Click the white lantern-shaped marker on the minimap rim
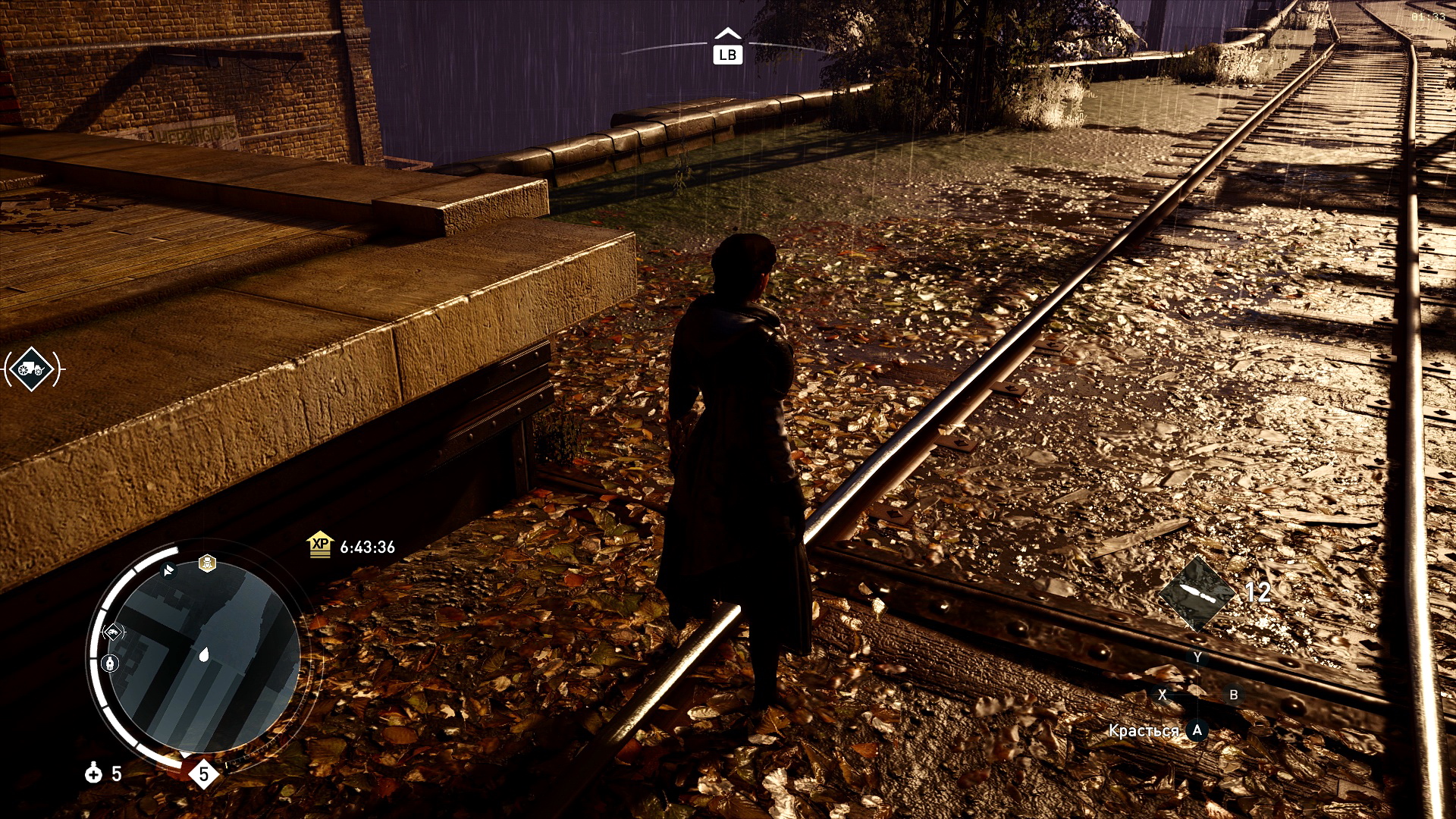Screen dimensions: 1456x819 (x=111, y=664)
